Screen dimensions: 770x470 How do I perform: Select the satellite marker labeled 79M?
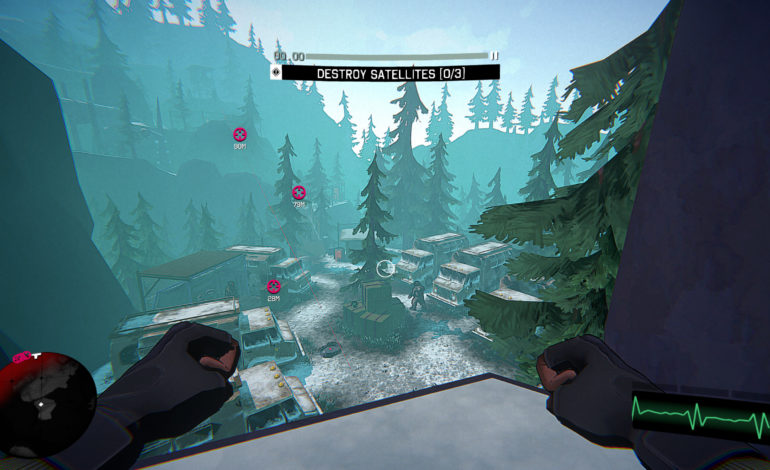[x=298, y=192]
